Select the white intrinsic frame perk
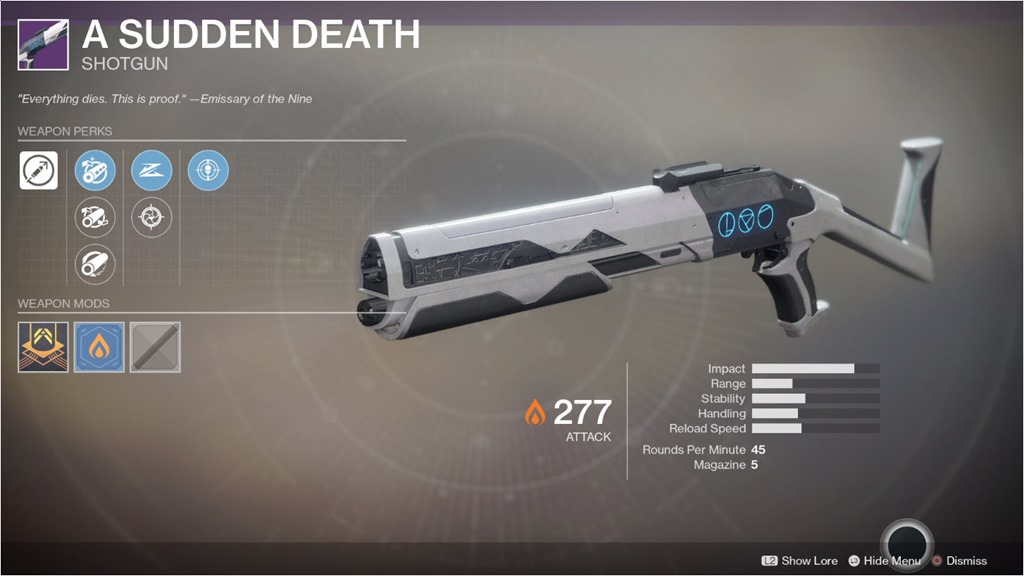1024x576 pixels. [38, 171]
